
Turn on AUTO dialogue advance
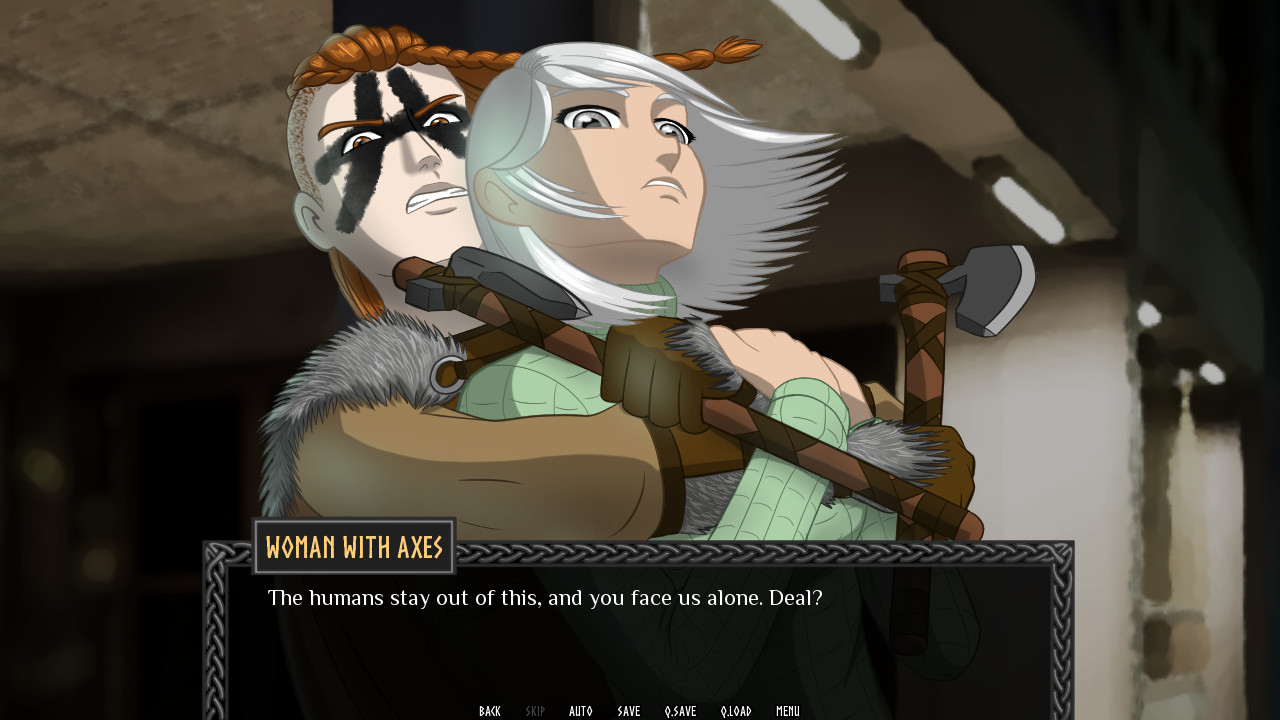(x=581, y=710)
